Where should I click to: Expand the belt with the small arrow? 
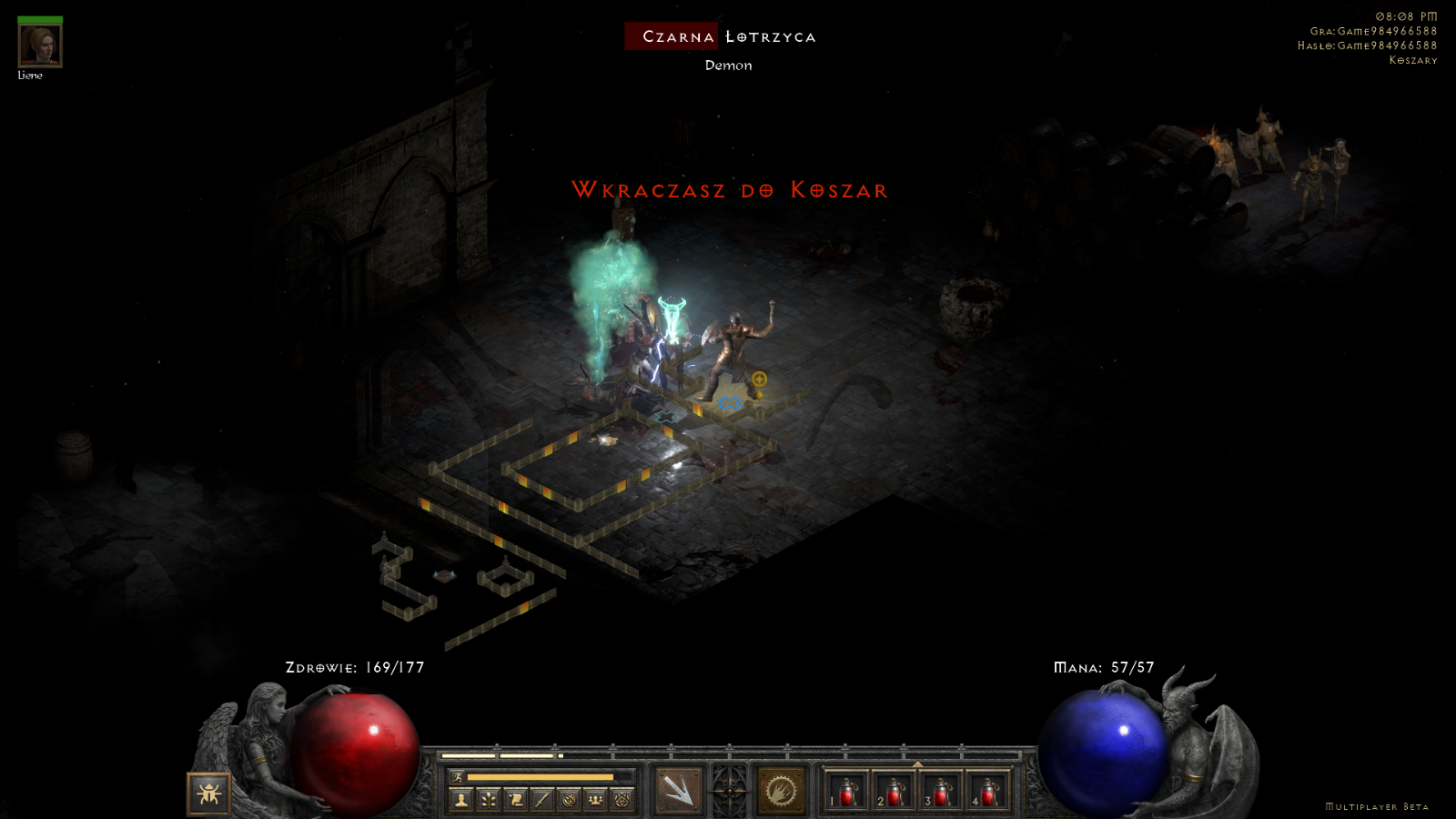coord(917,764)
